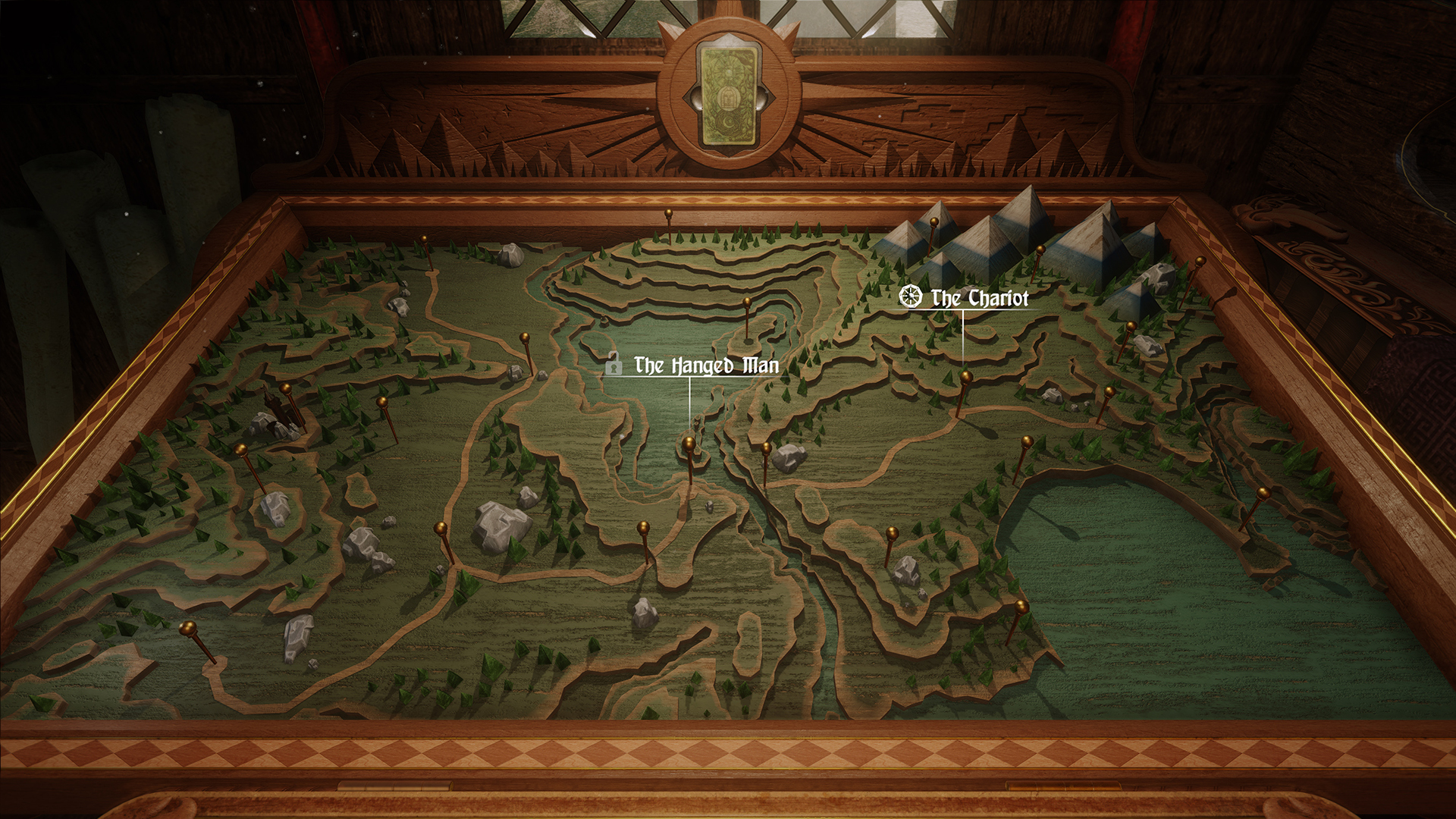Screen dimensions: 1456x819
Task: Click the compass icon beside The Chariot
Action: click(x=910, y=297)
